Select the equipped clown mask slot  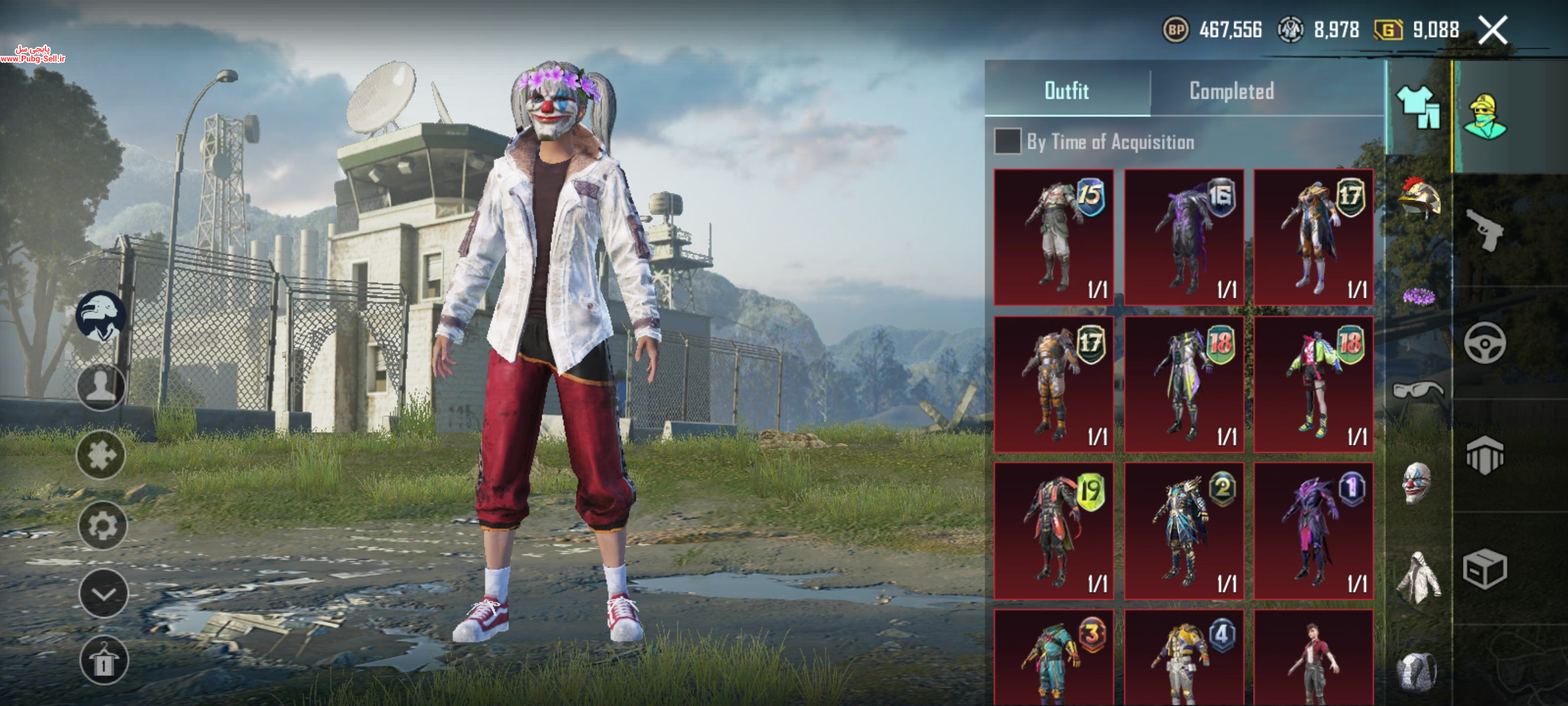tap(1416, 484)
